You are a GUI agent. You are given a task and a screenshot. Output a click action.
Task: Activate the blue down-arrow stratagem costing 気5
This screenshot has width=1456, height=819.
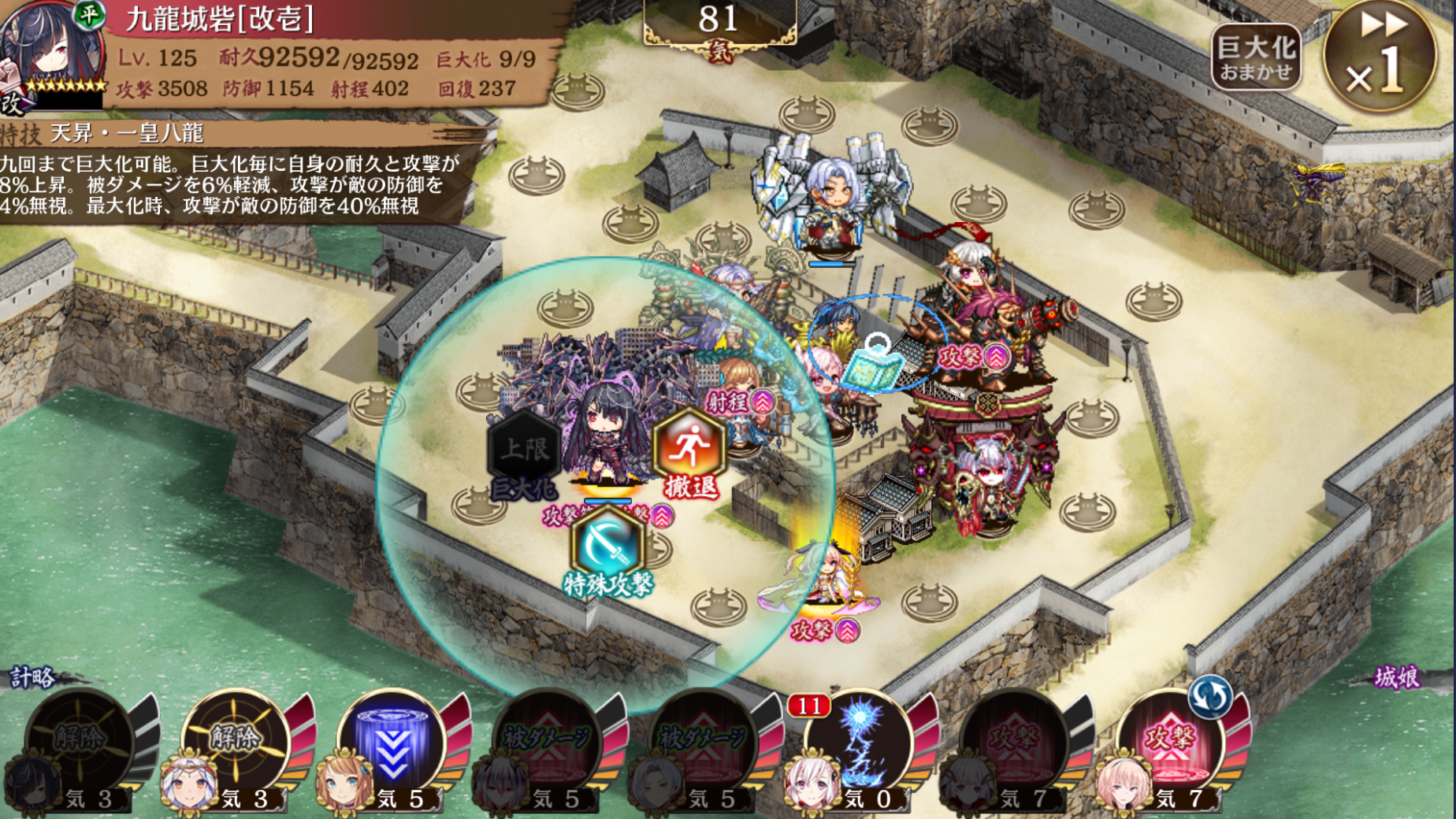[392, 744]
